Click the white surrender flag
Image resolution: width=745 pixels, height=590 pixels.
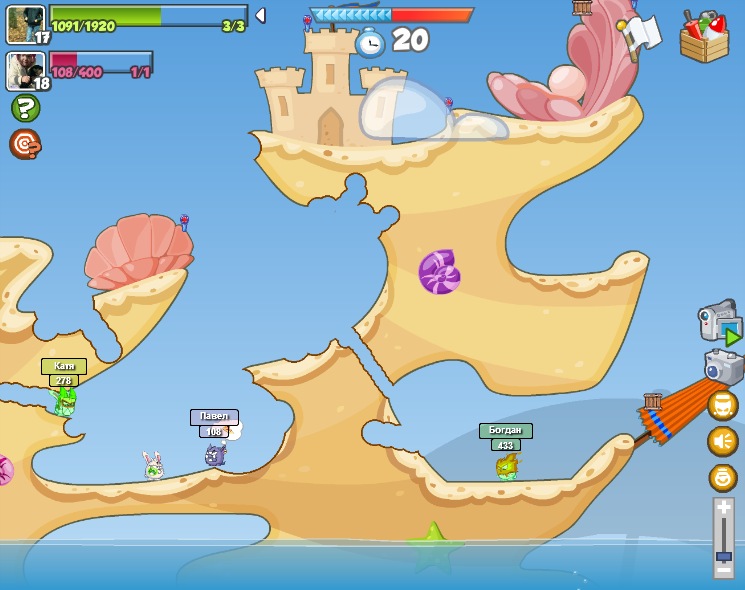[x=641, y=34]
